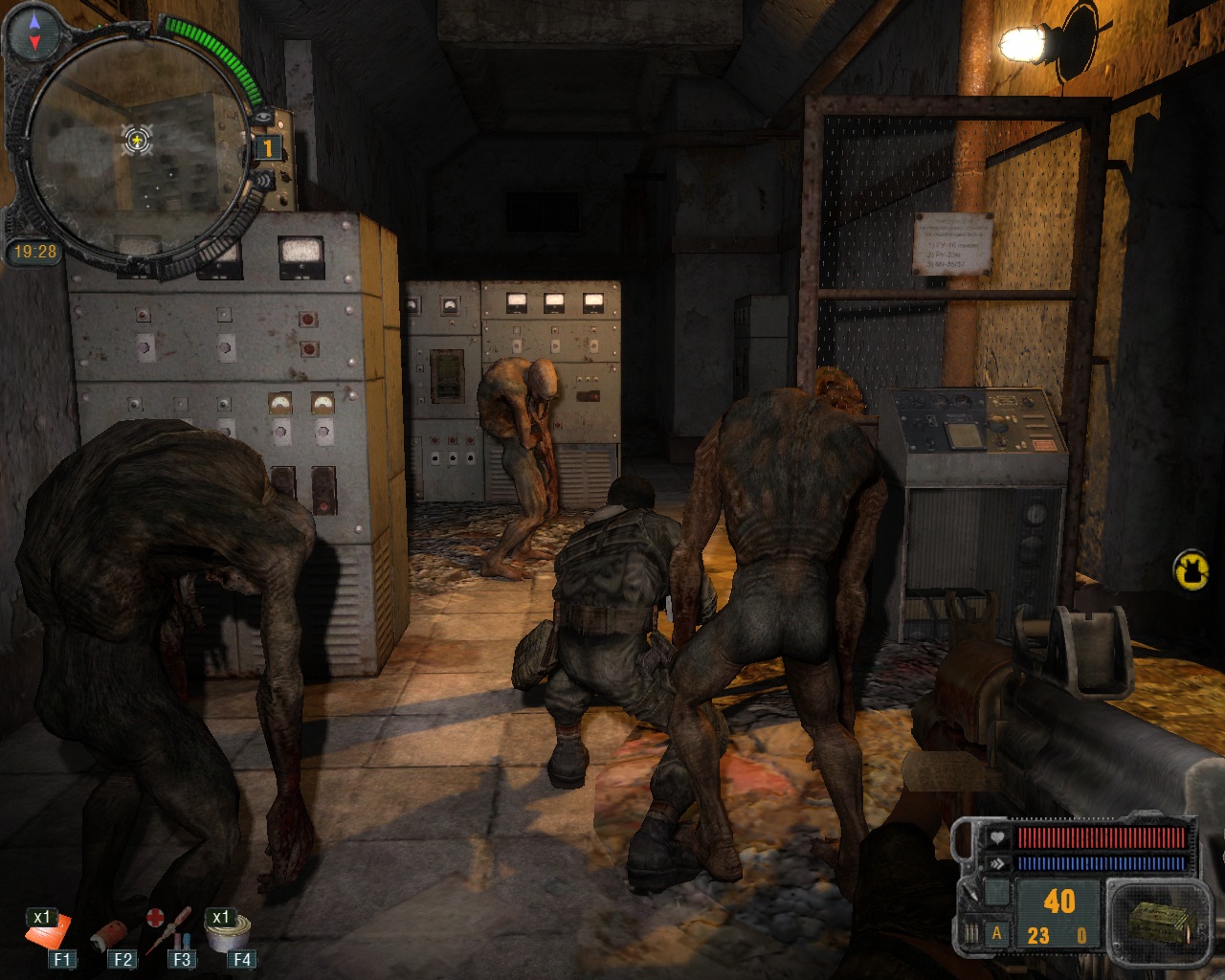Toggle the fire mode A indicator
This screenshot has height=980, width=1225.
tap(996, 934)
